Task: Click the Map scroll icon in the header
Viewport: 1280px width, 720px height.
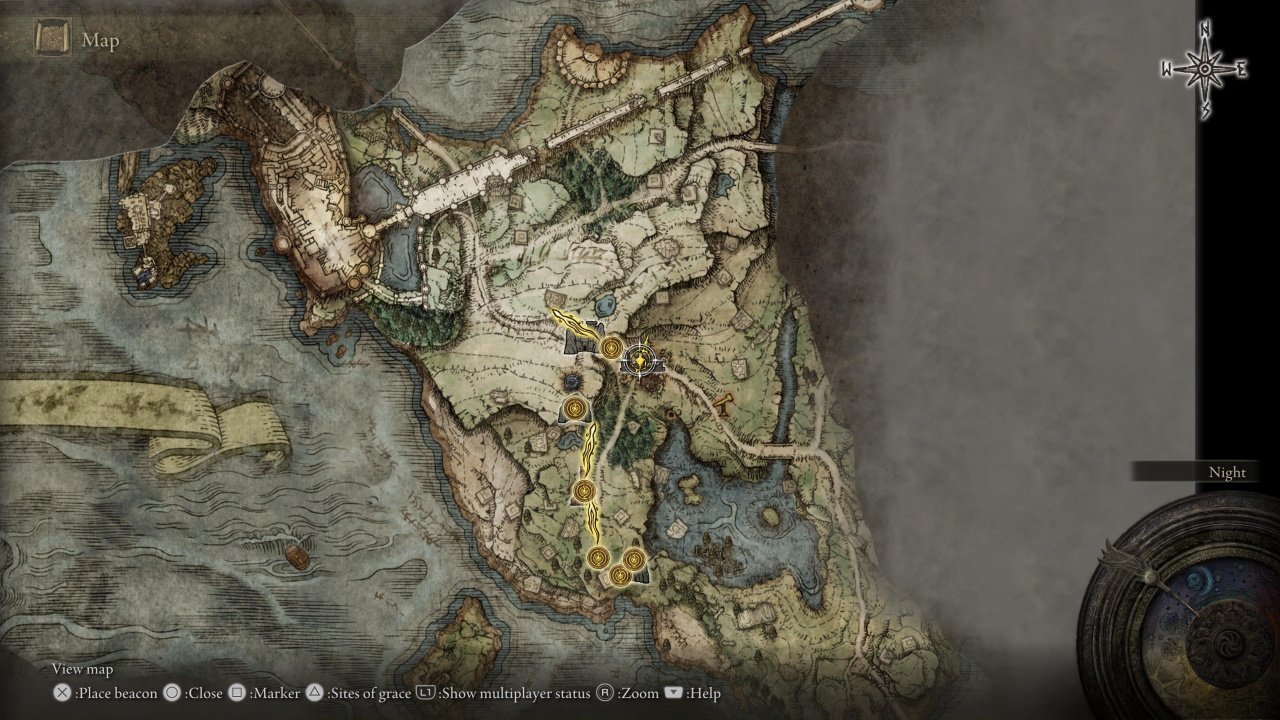Action: pos(53,40)
